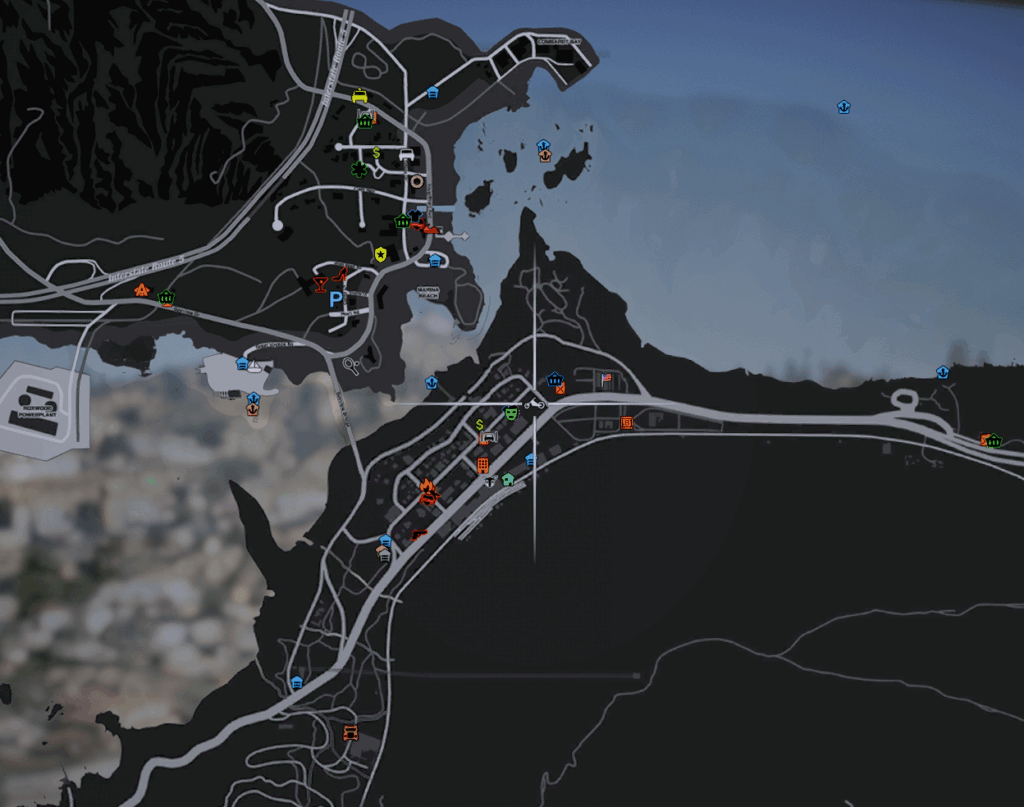Click the red high heel marker

point(342,275)
